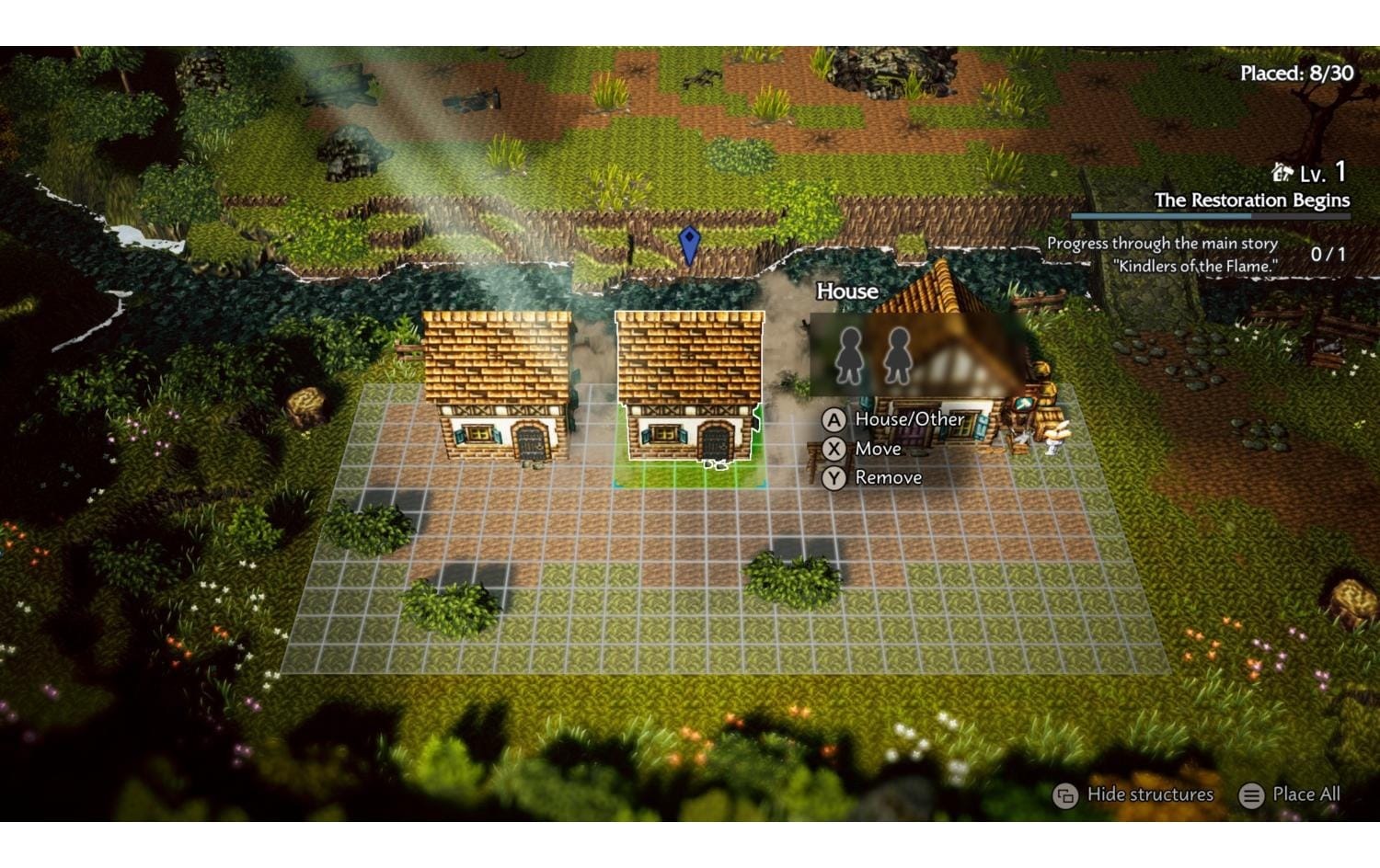1380x868 pixels.
Task: Open the House/Other selector
Action: click(x=909, y=419)
